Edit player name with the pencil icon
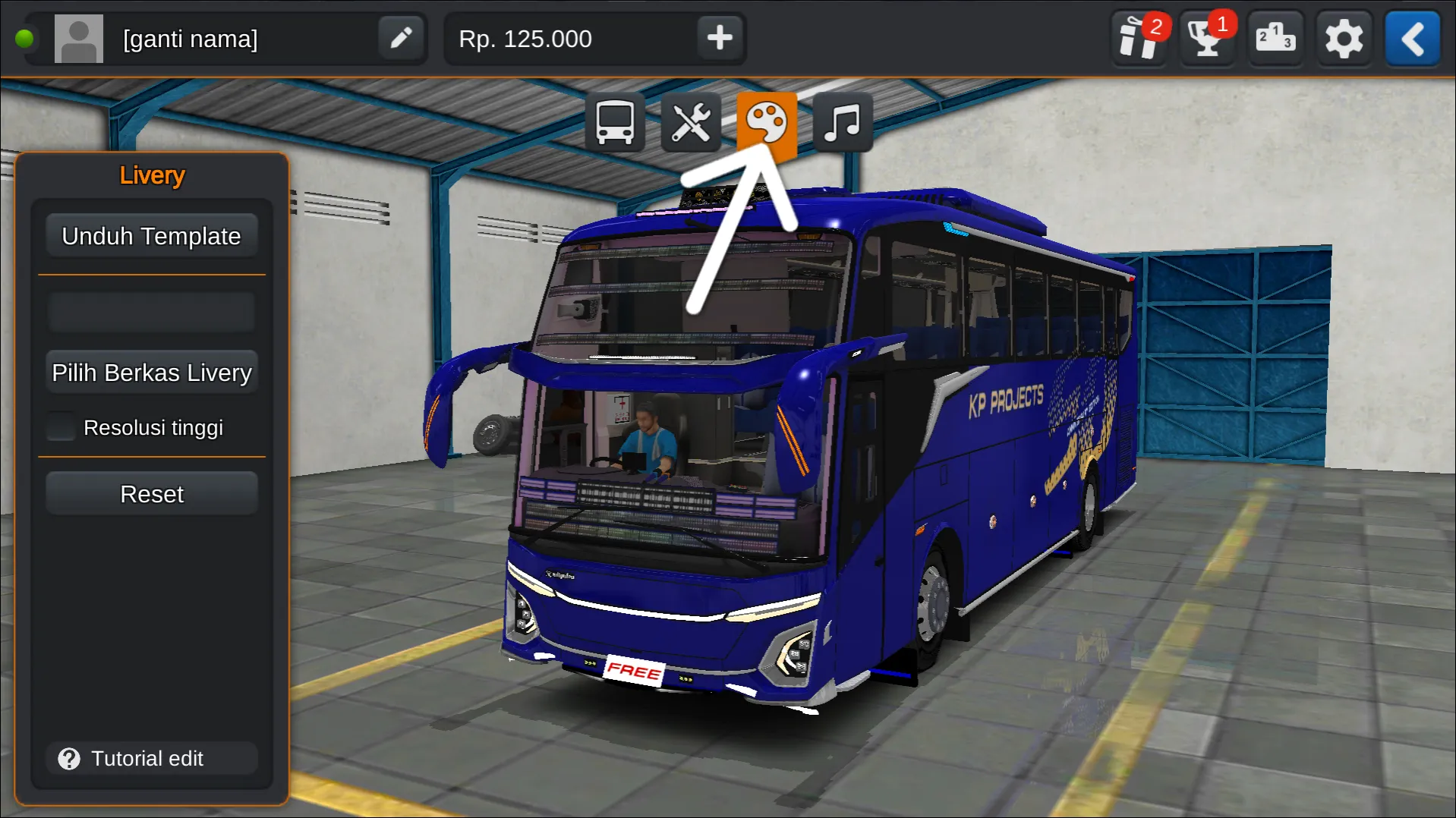This screenshot has width=1456, height=818. pos(401,38)
